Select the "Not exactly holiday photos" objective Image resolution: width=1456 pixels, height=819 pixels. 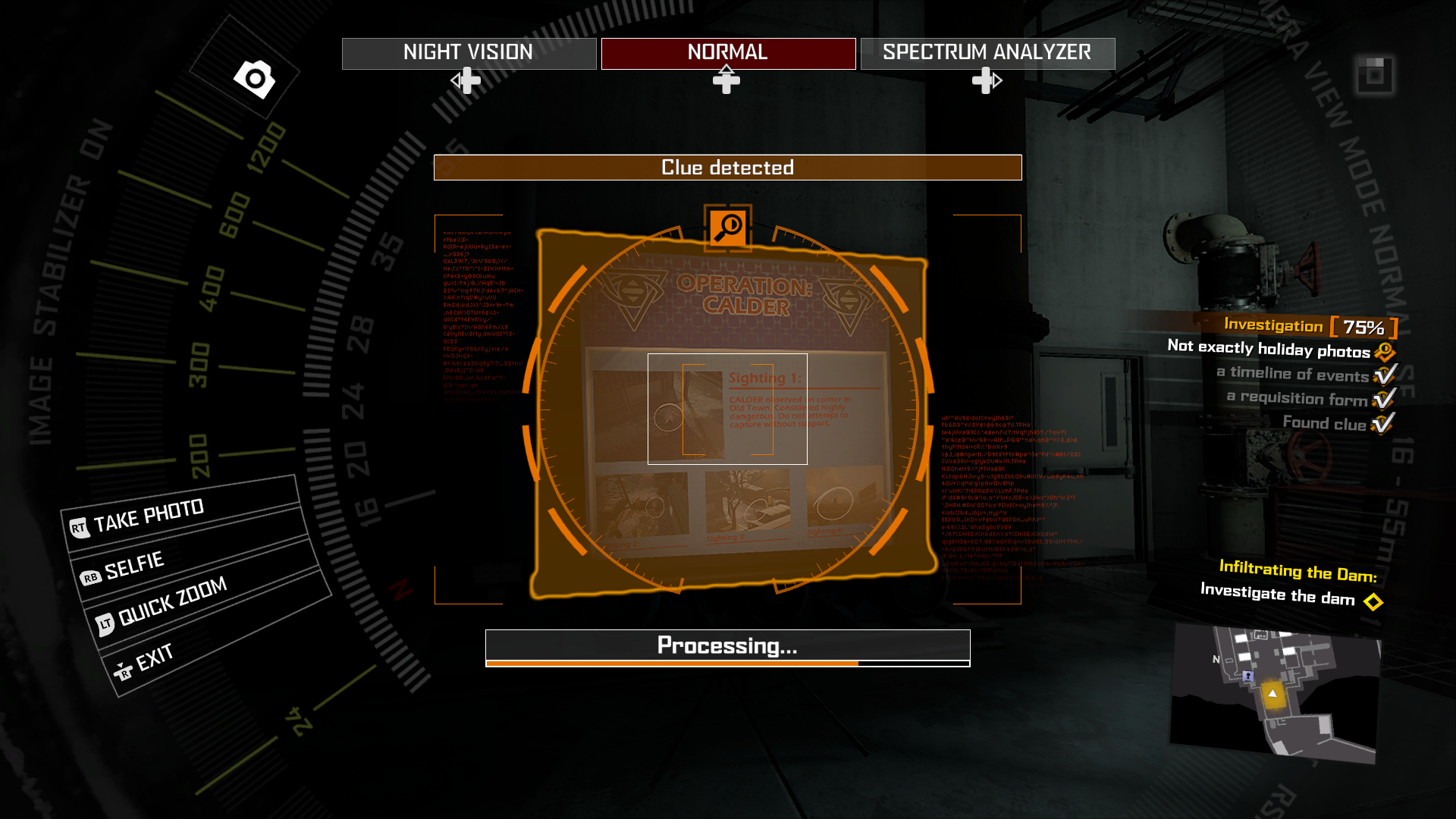click(1269, 350)
